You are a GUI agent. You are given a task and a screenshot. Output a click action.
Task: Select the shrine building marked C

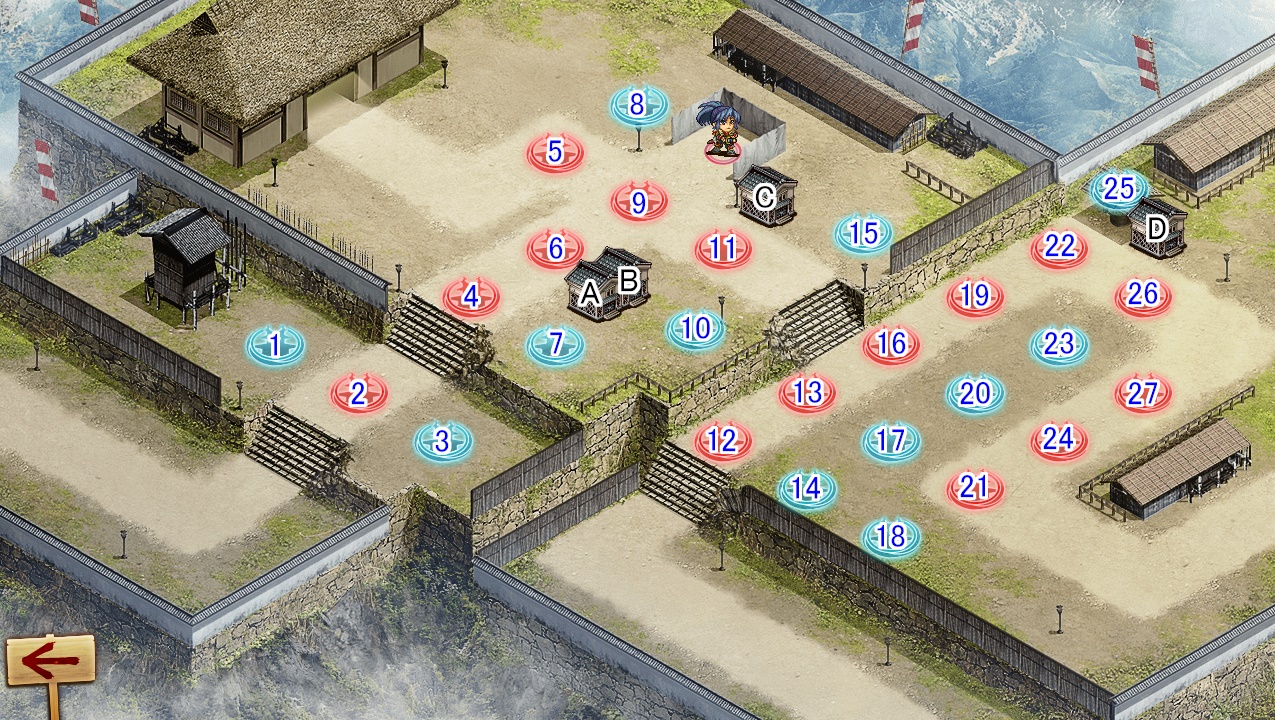(766, 197)
